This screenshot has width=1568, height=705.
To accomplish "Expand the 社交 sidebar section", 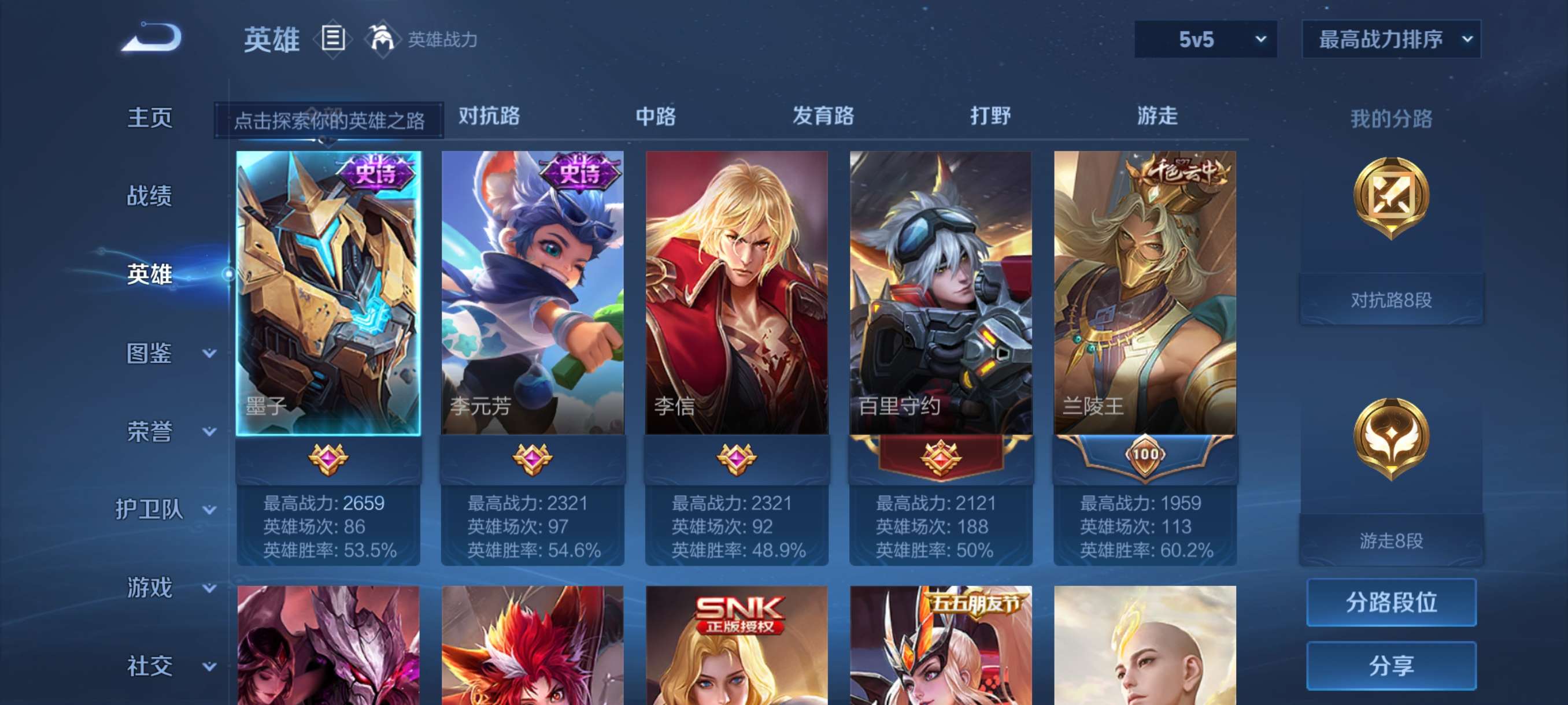I will [151, 666].
